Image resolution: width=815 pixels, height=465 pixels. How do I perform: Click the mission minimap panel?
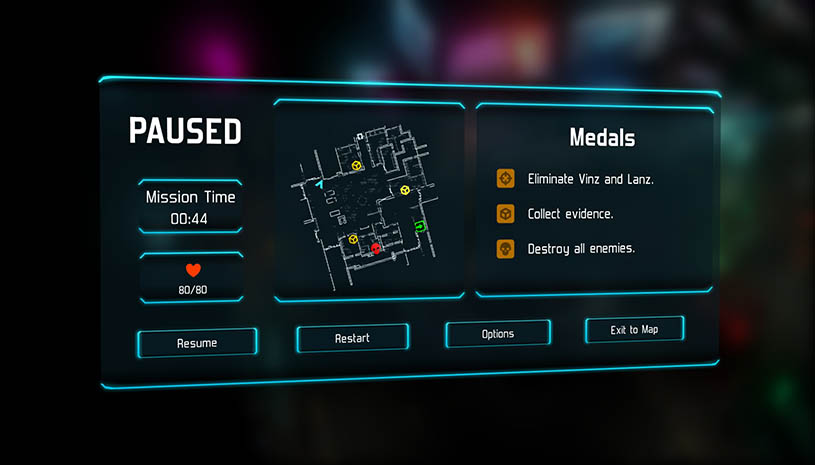click(x=368, y=199)
